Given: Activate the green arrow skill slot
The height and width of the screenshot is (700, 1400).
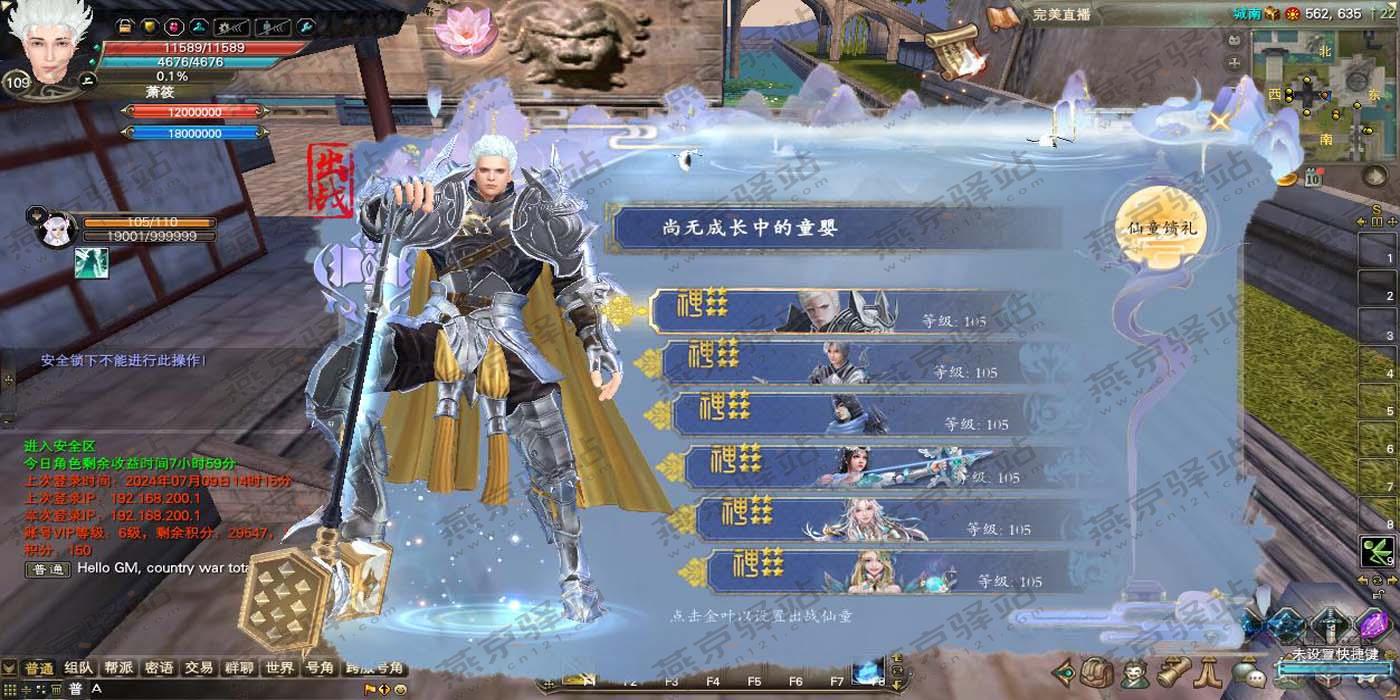Looking at the screenshot, I should 1377,551.
